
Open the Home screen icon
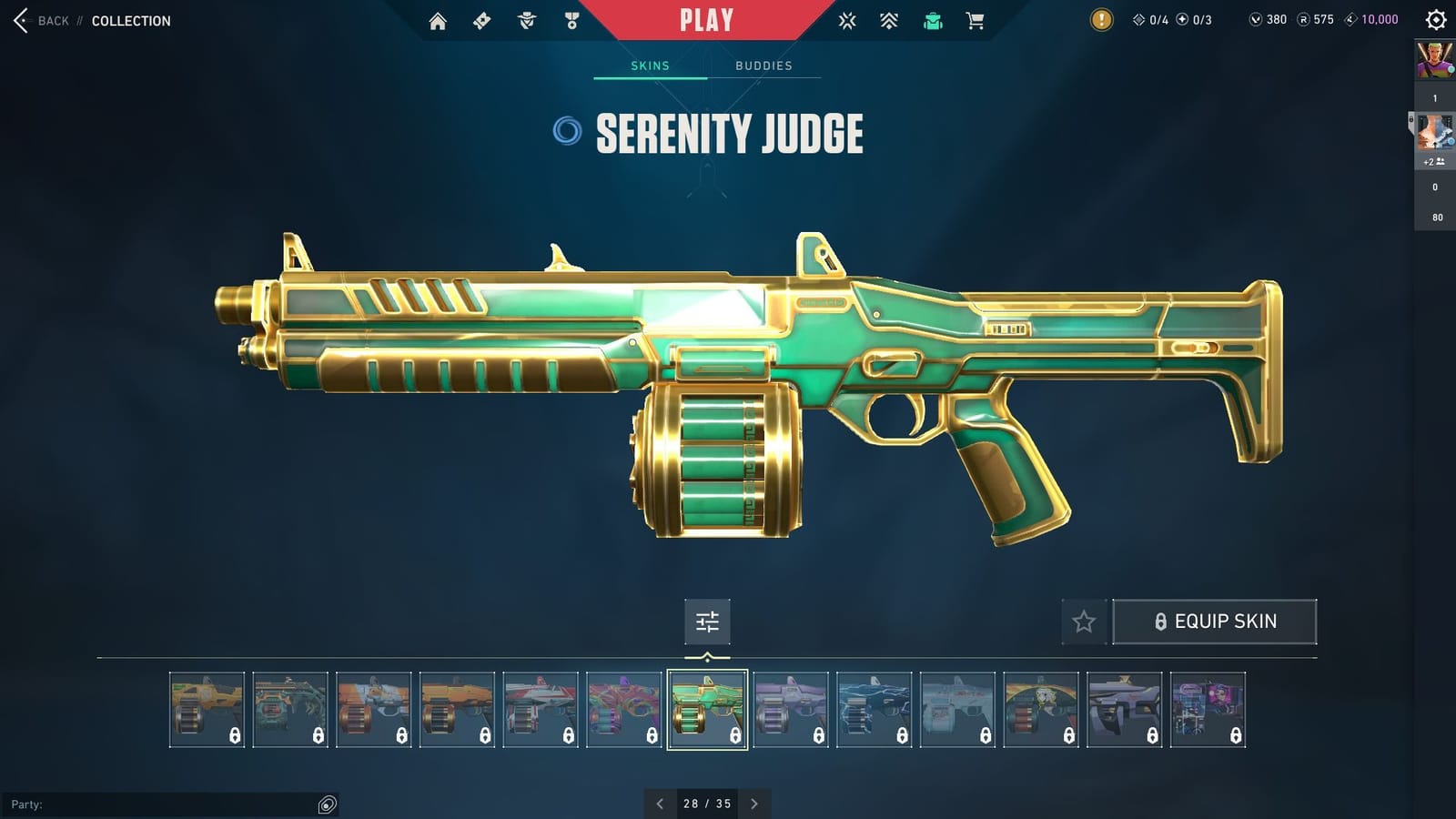click(438, 20)
